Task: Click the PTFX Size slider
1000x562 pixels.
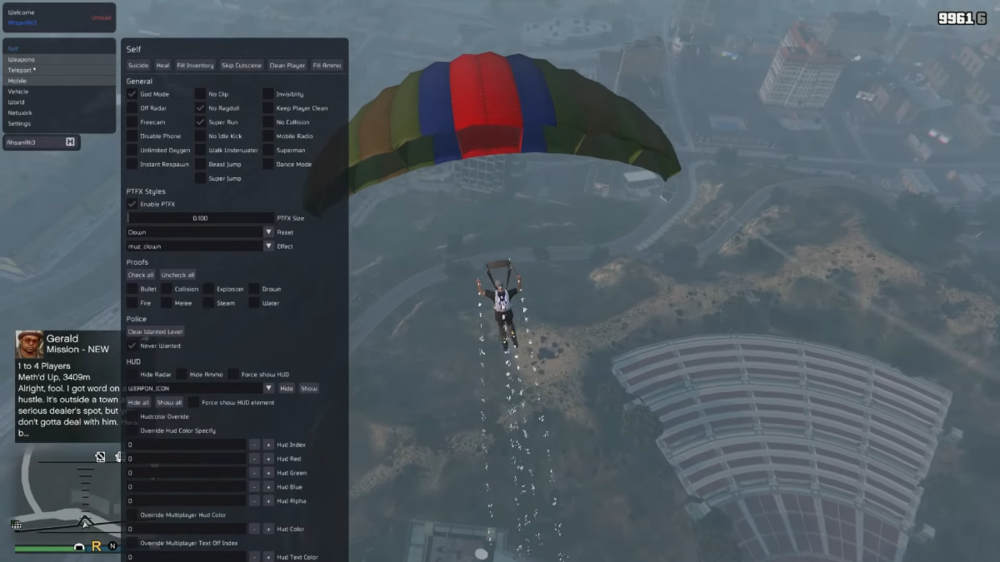Action: (200, 218)
